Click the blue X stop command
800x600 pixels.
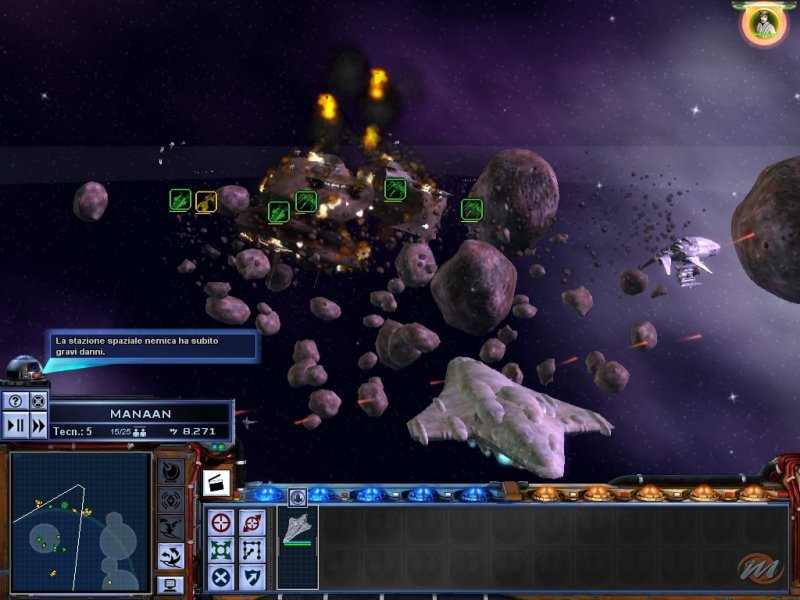[x=222, y=577]
